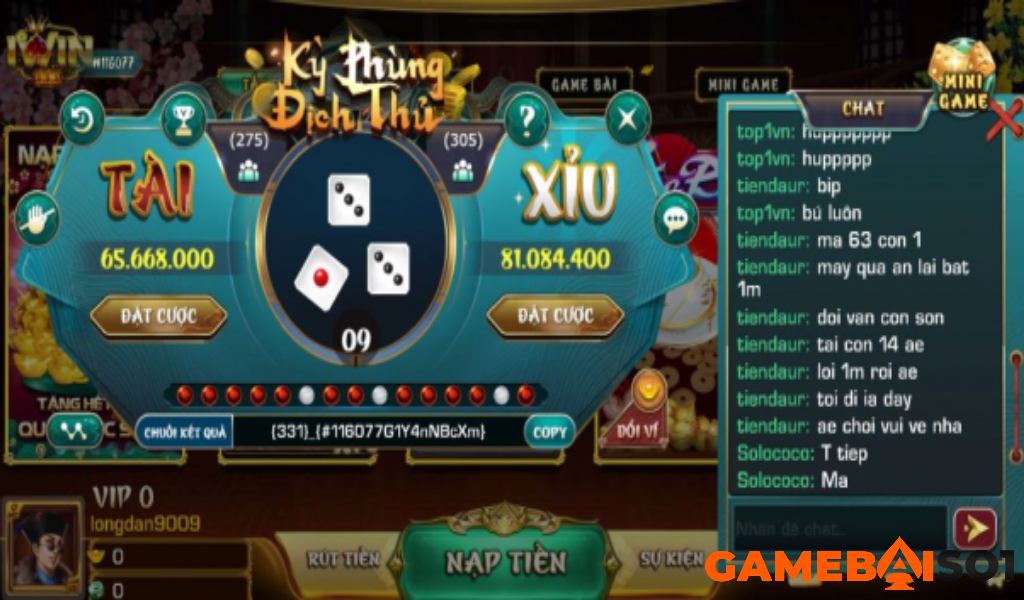Open the Nạp Tiền deposit screen
Viewport: 1024px width, 600px height.
[505, 561]
